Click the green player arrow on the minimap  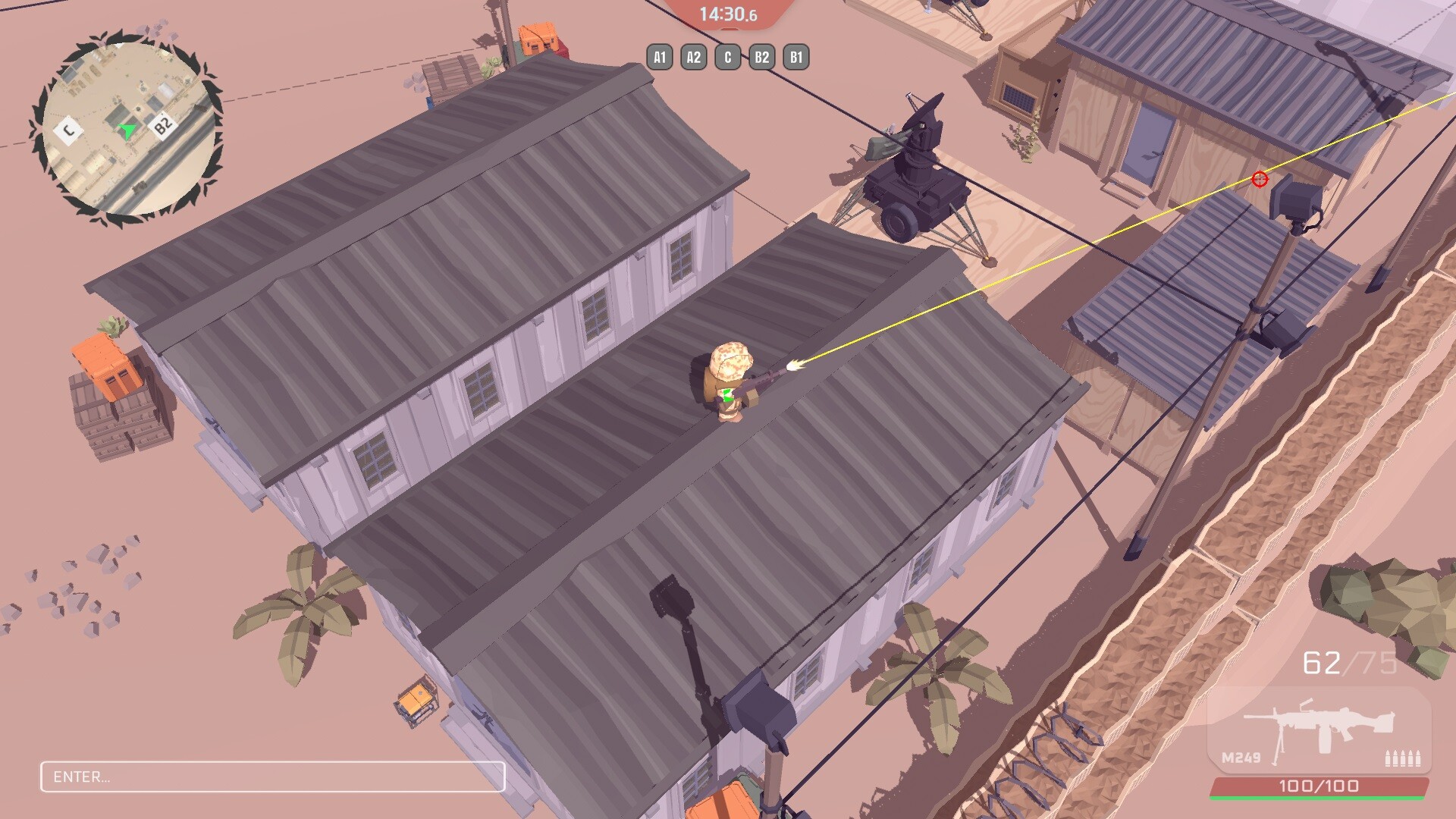126,129
